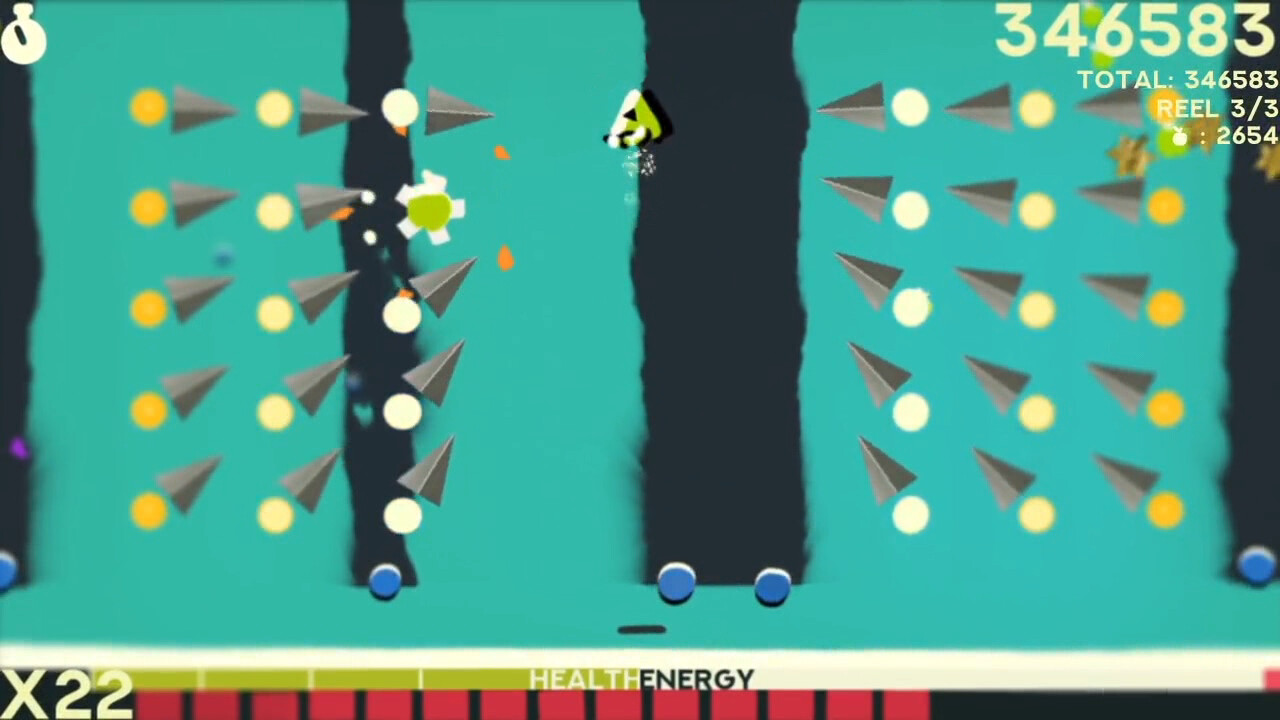The height and width of the screenshot is (720, 1280).
Task: Click the white gear pickup near the left chasm
Action: [x=430, y=210]
